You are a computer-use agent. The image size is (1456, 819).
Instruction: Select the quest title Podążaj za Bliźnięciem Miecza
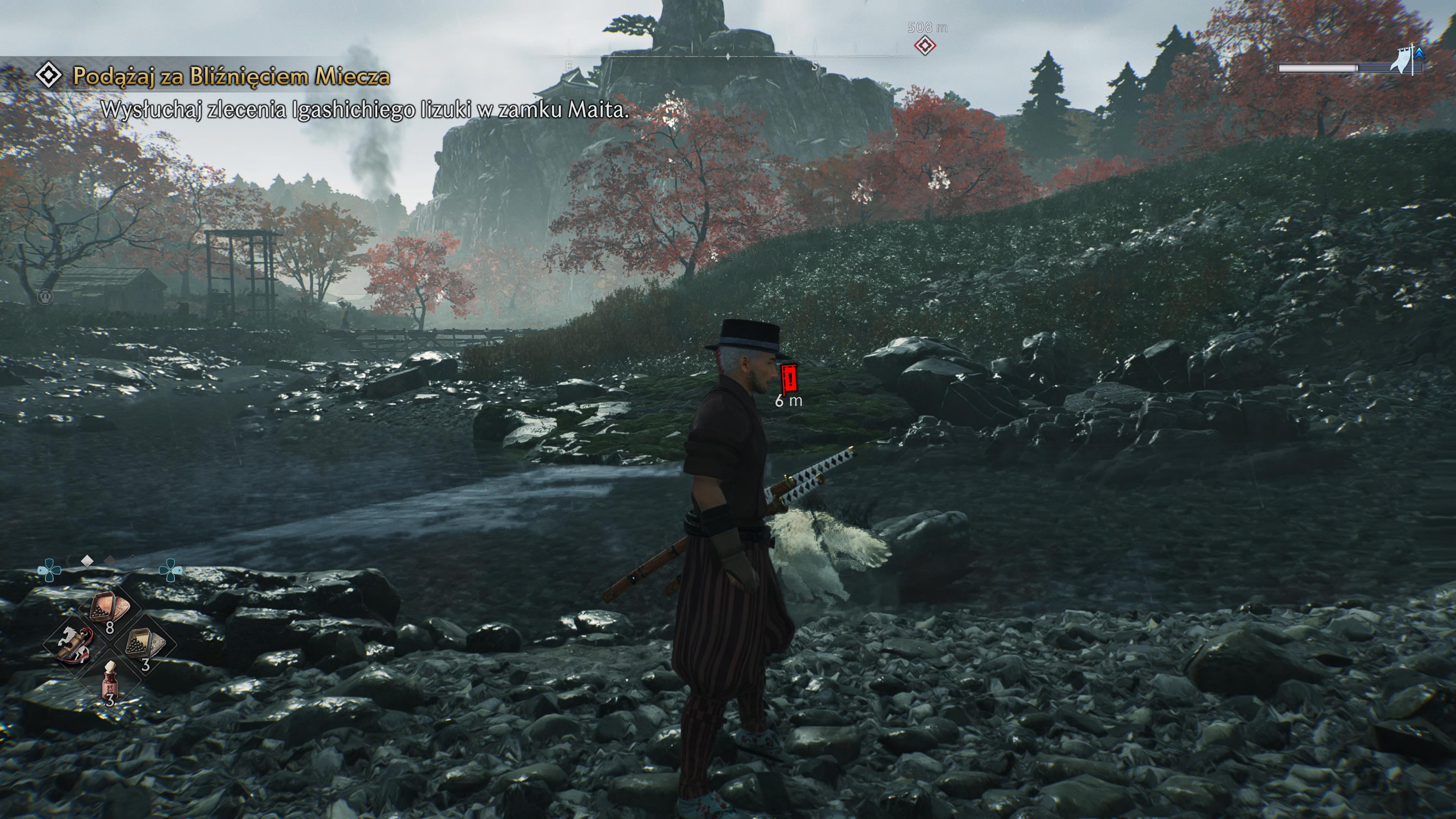pyautogui.click(x=231, y=76)
